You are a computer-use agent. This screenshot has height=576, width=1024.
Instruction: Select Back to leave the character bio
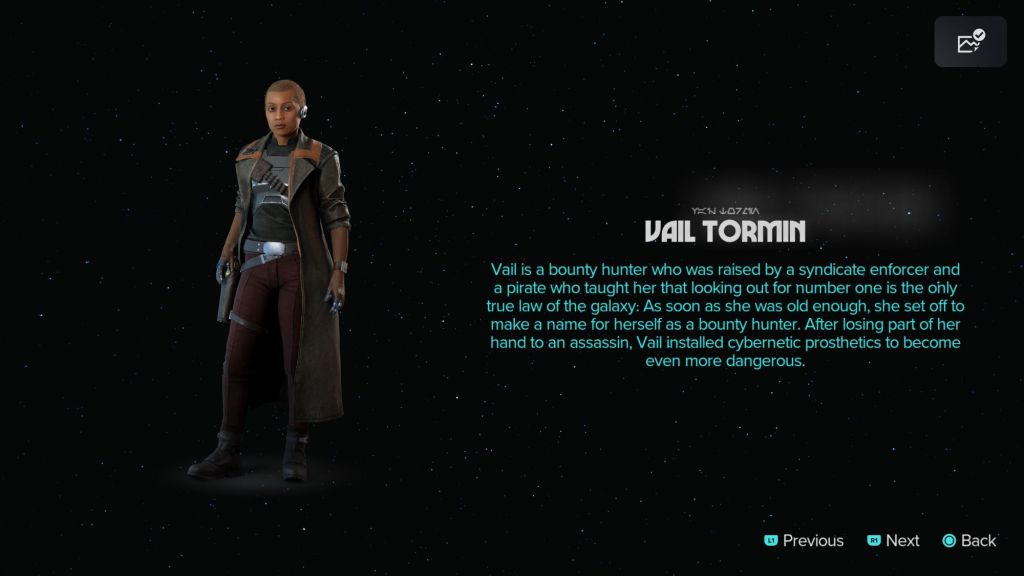point(969,541)
